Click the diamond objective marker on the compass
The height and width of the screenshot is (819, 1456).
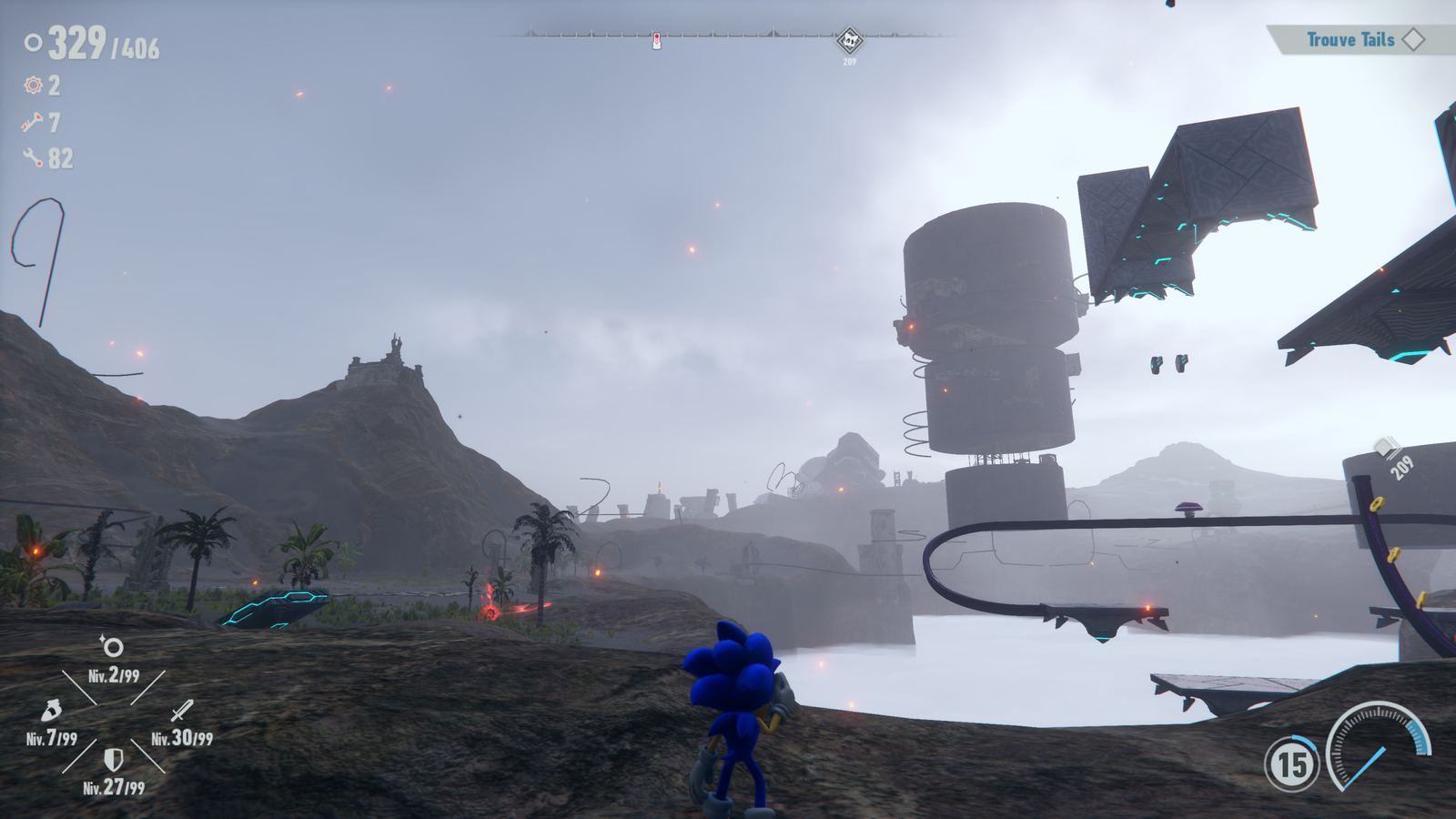(x=849, y=40)
